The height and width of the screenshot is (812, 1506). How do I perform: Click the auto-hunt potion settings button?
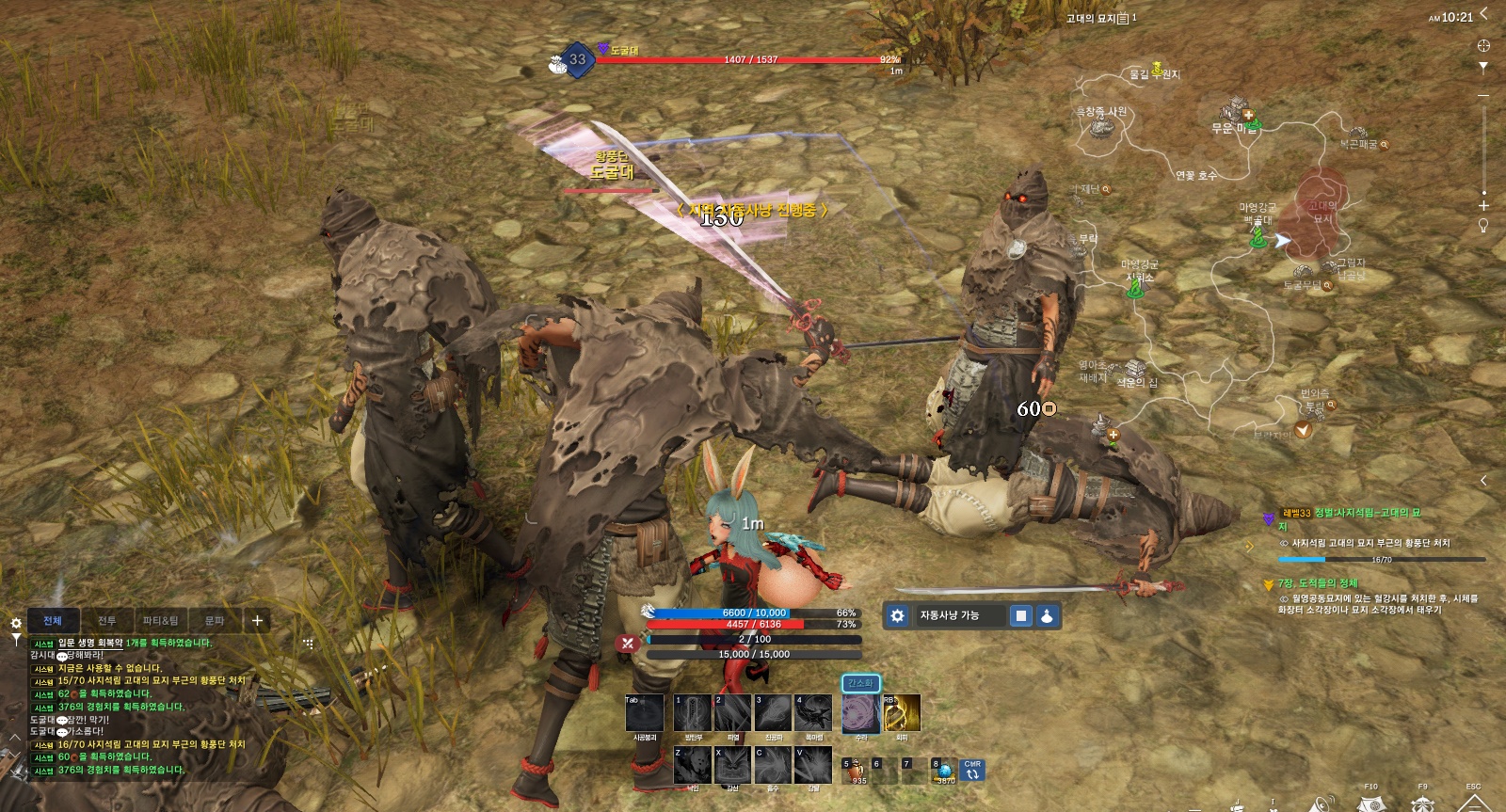click(1047, 615)
